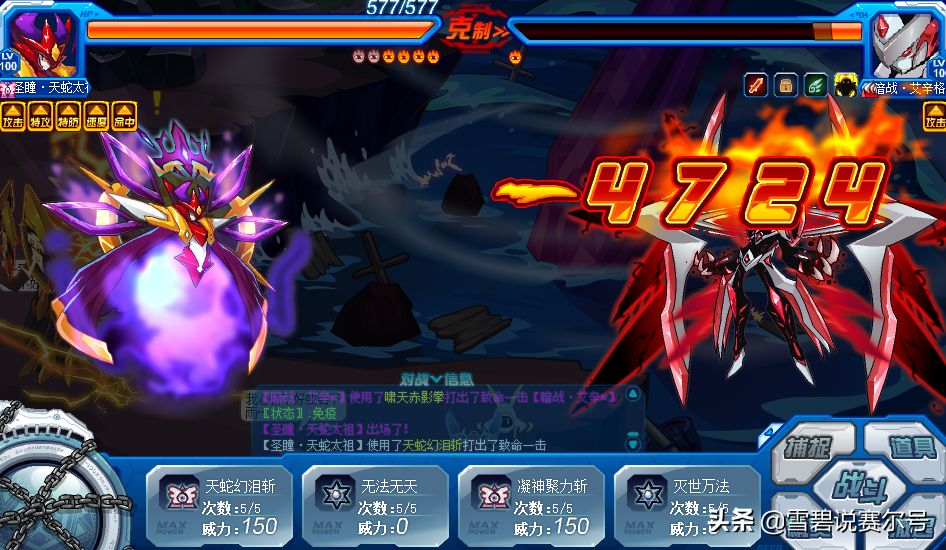Click the opponent's 暗战·艾辛格 portrait
Screen dimensions: 946x550
point(905,42)
